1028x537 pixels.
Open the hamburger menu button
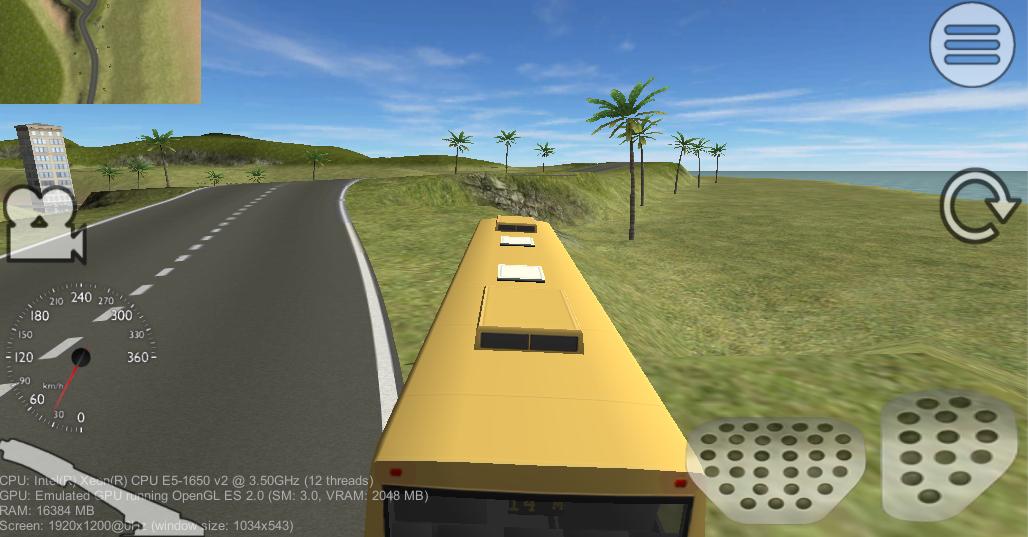click(971, 44)
